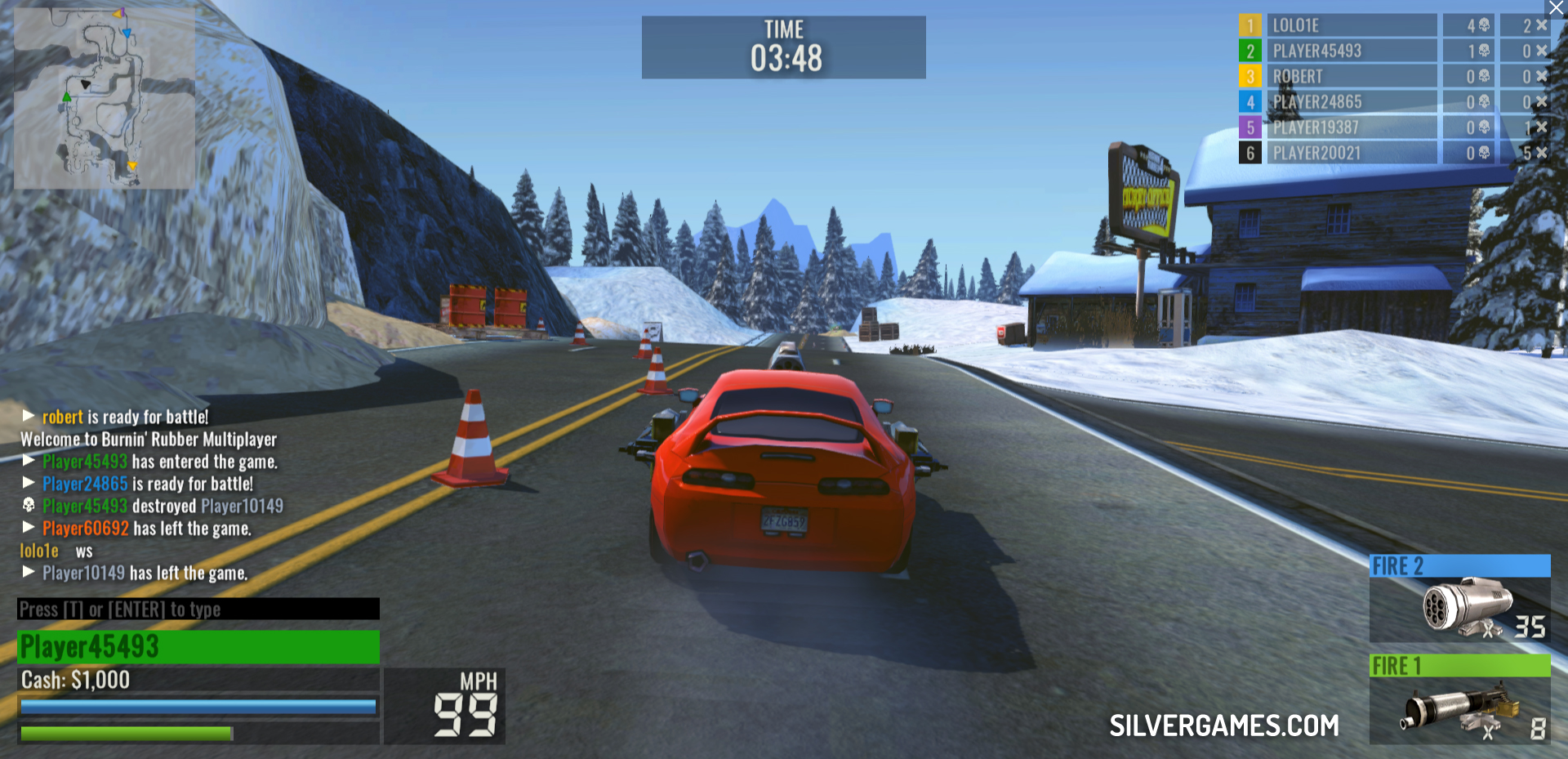This screenshot has height=759, width=1568.
Task: Close the game overlay with the X
Action: pos(1557,8)
